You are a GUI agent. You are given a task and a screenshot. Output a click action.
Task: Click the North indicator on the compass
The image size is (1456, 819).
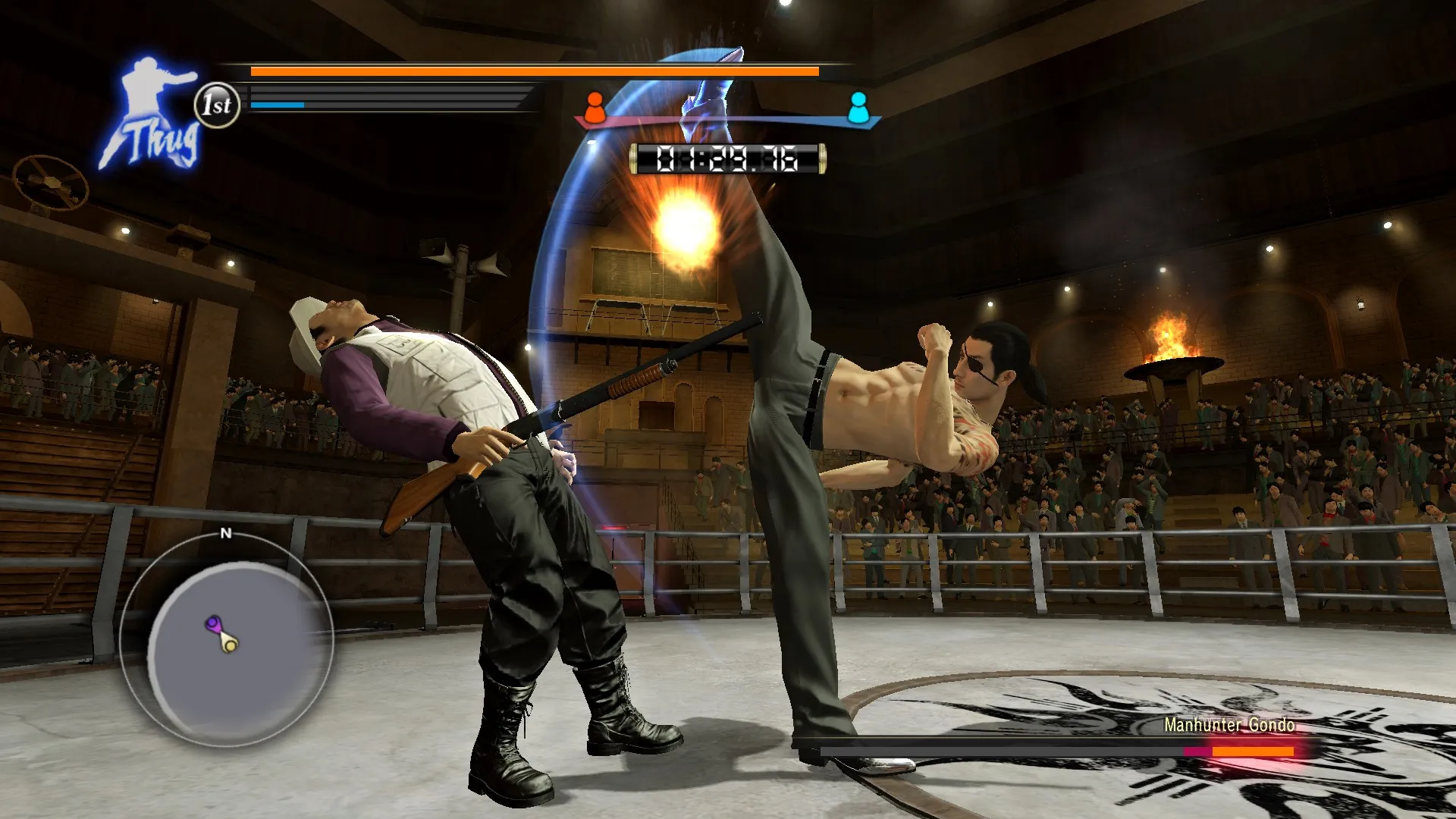[224, 535]
